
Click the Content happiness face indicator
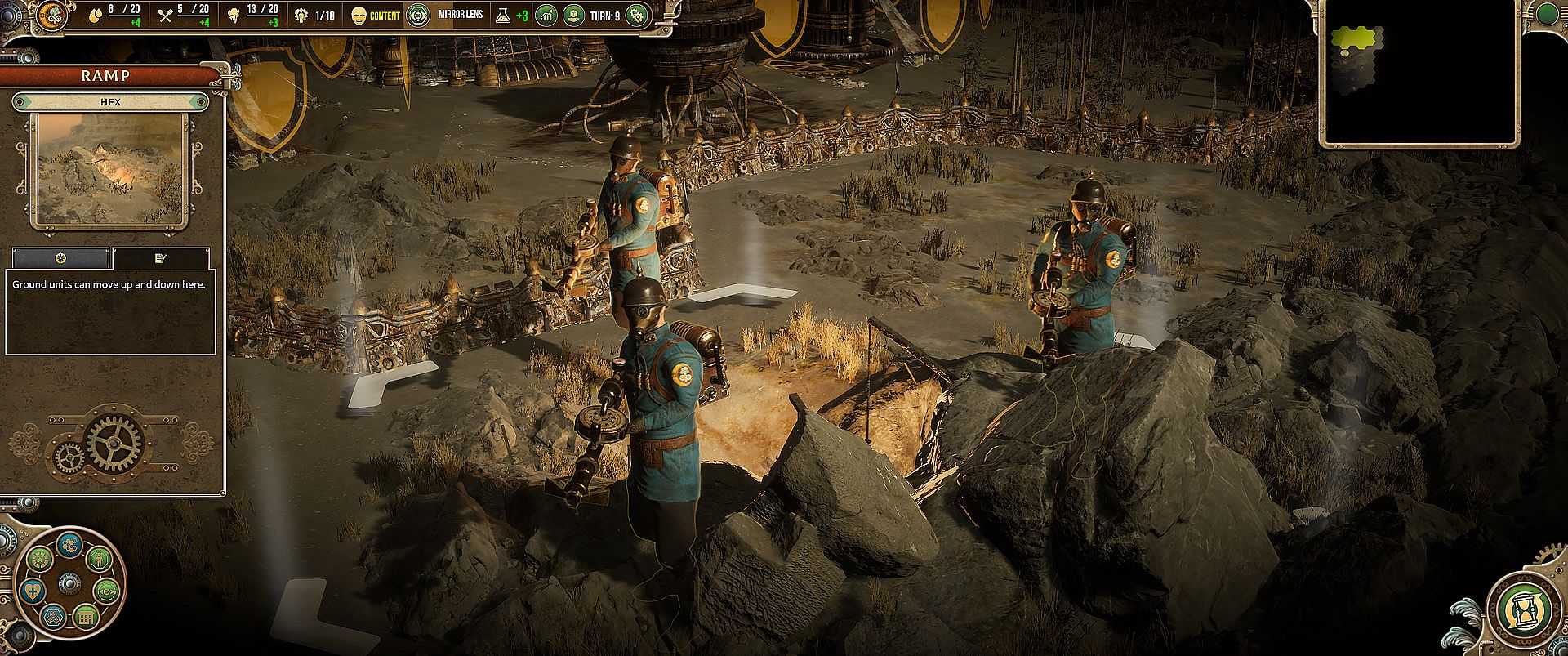[x=359, y=15]
